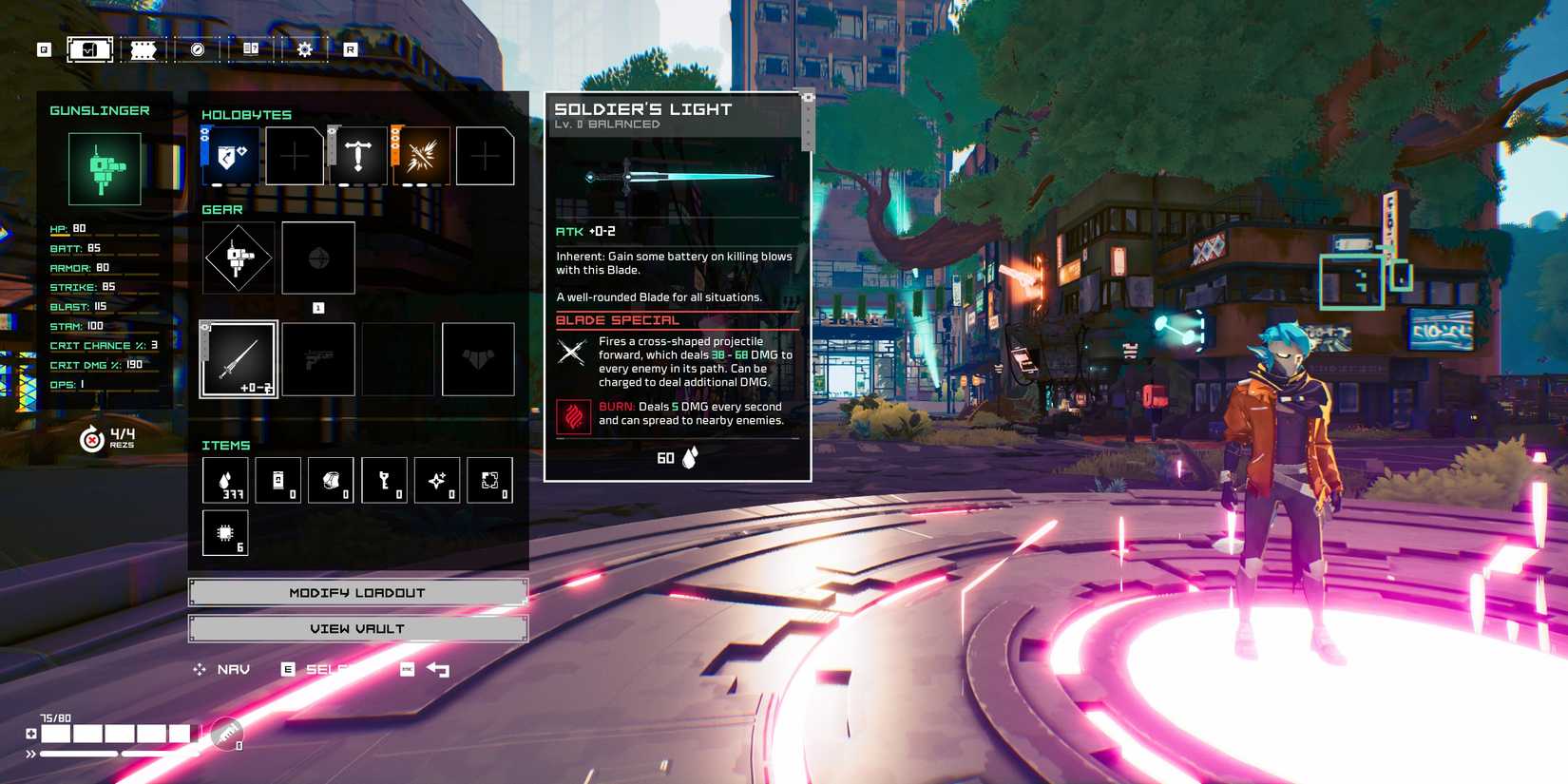Image resolution: width=1568 pixels, height=784 pixels.
Task: Choose the empty armor gear slot
Action: (478, 358)
